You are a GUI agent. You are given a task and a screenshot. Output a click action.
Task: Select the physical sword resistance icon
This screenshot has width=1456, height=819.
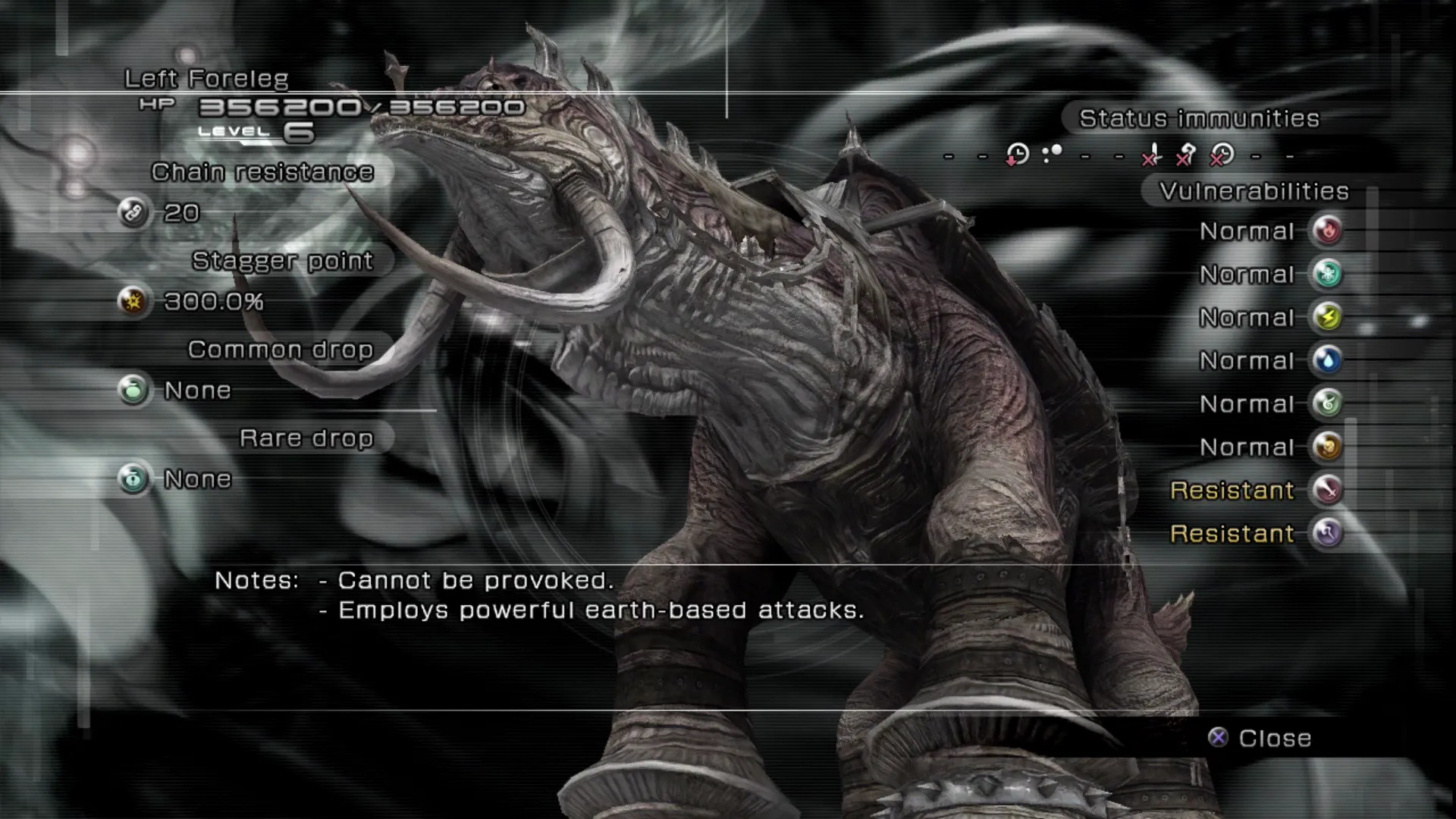[1327, 490]
